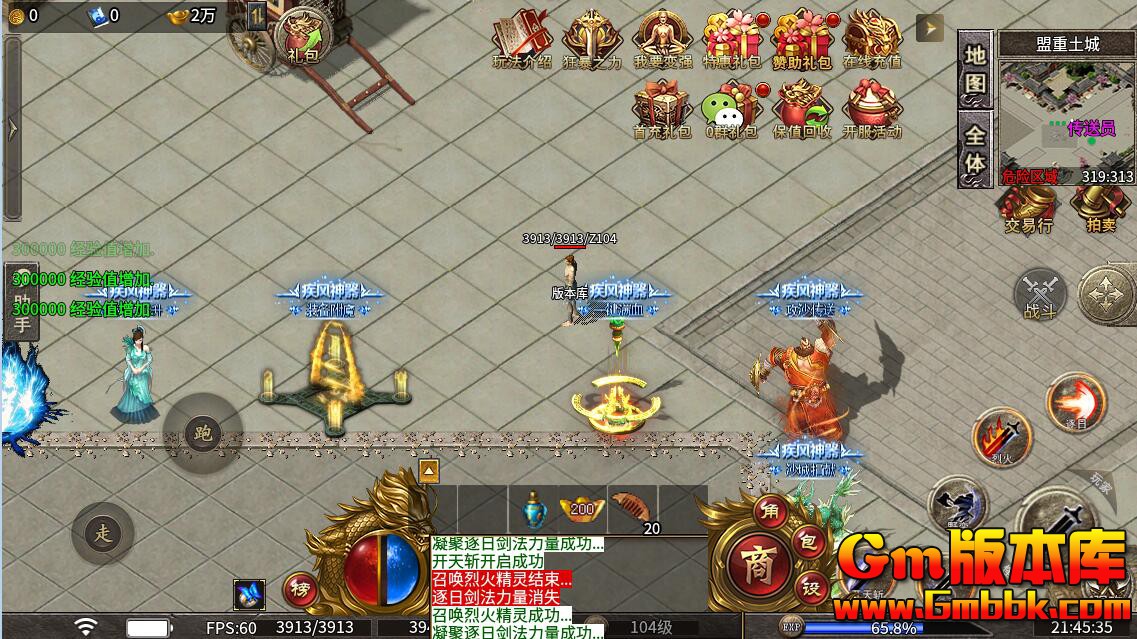The image size is (1137, 639).
Task: Open the 开服活动 server event icon
Action: click(x=872, y=107)
